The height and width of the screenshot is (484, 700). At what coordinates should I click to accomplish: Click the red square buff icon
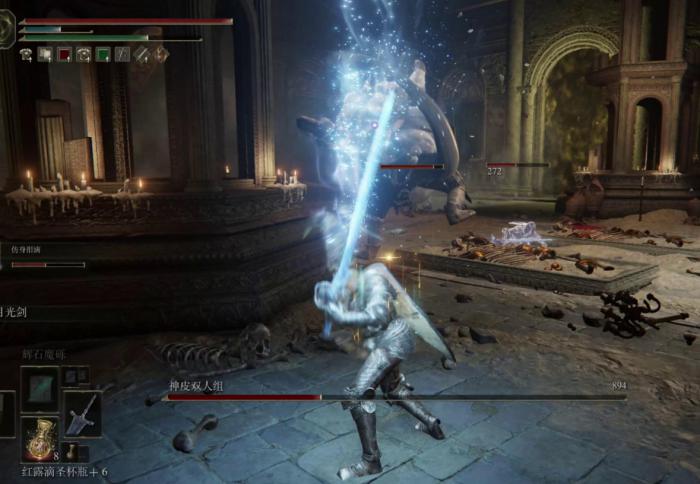pyautogui.click(x=64, y=55)
